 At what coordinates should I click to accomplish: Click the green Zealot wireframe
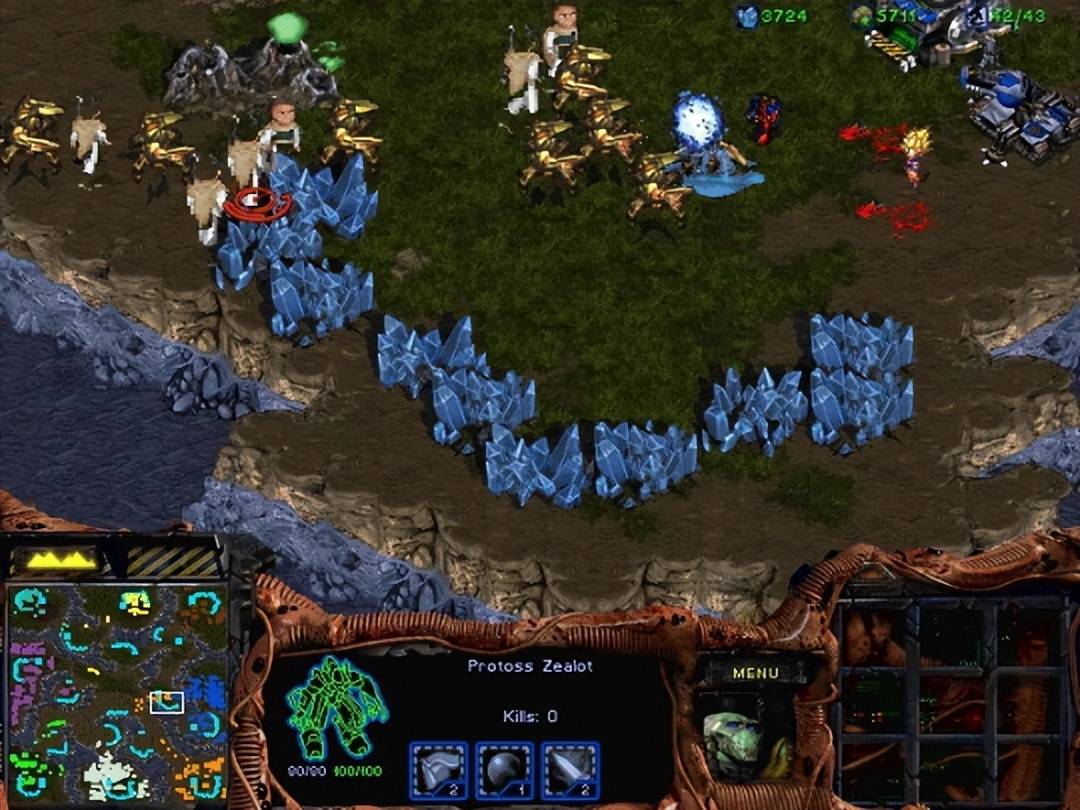pyautogui.click(x=336, y=705)
